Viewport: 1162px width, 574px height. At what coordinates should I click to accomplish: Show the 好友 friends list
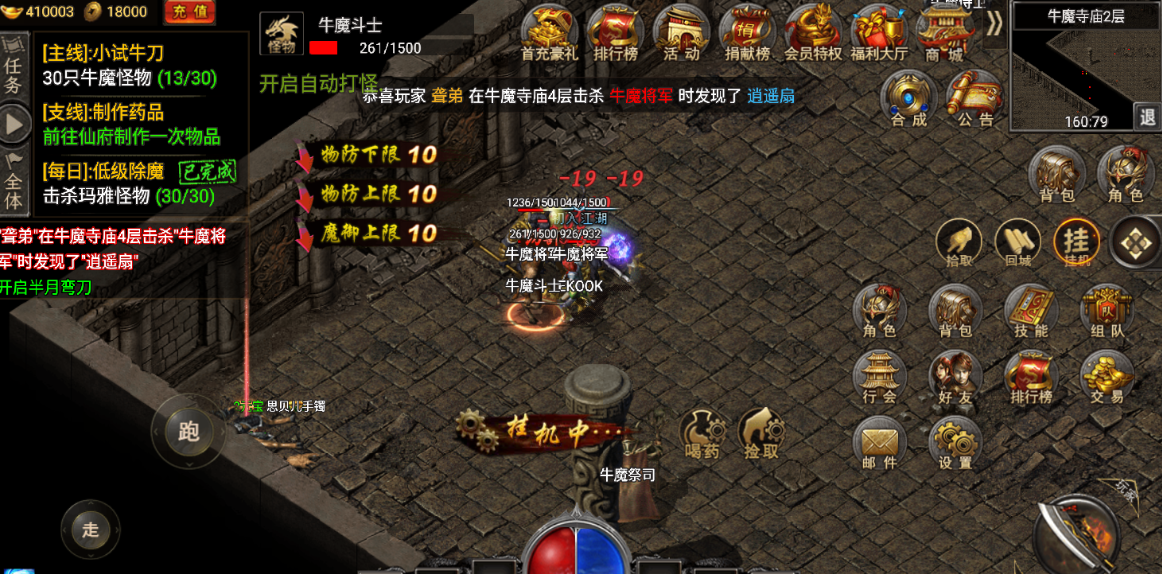tap(955, 376)
